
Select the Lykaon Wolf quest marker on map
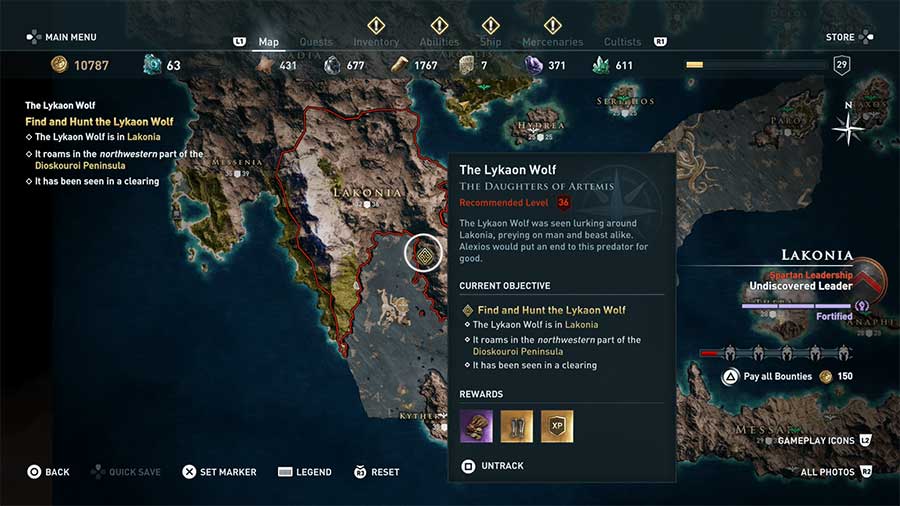(424, 254)
